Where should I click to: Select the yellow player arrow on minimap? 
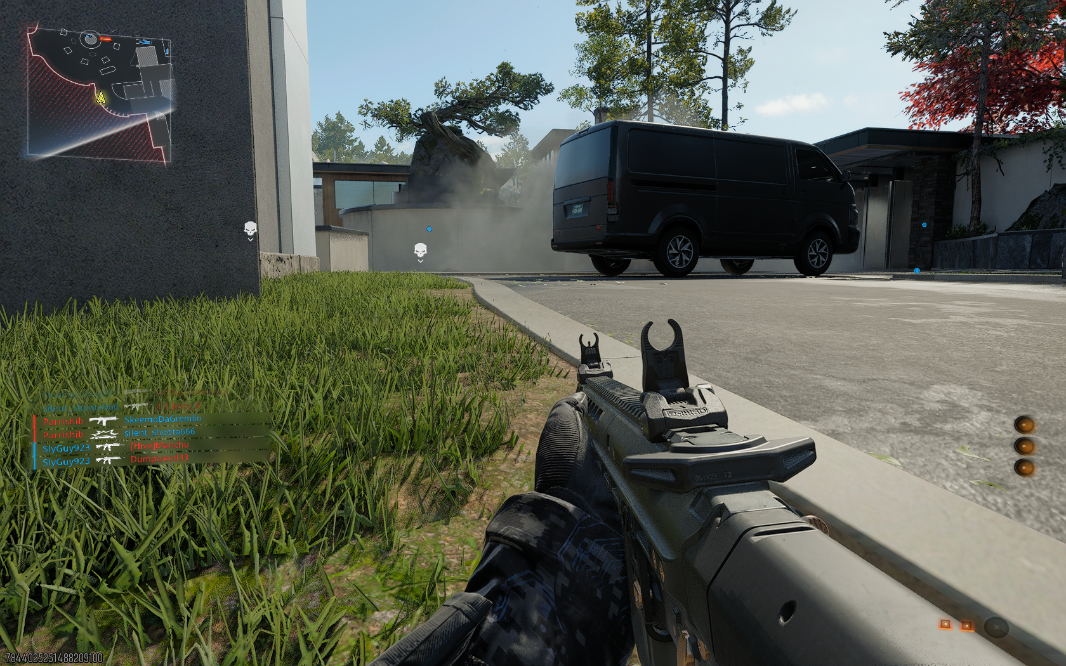[x=100, y=98]
